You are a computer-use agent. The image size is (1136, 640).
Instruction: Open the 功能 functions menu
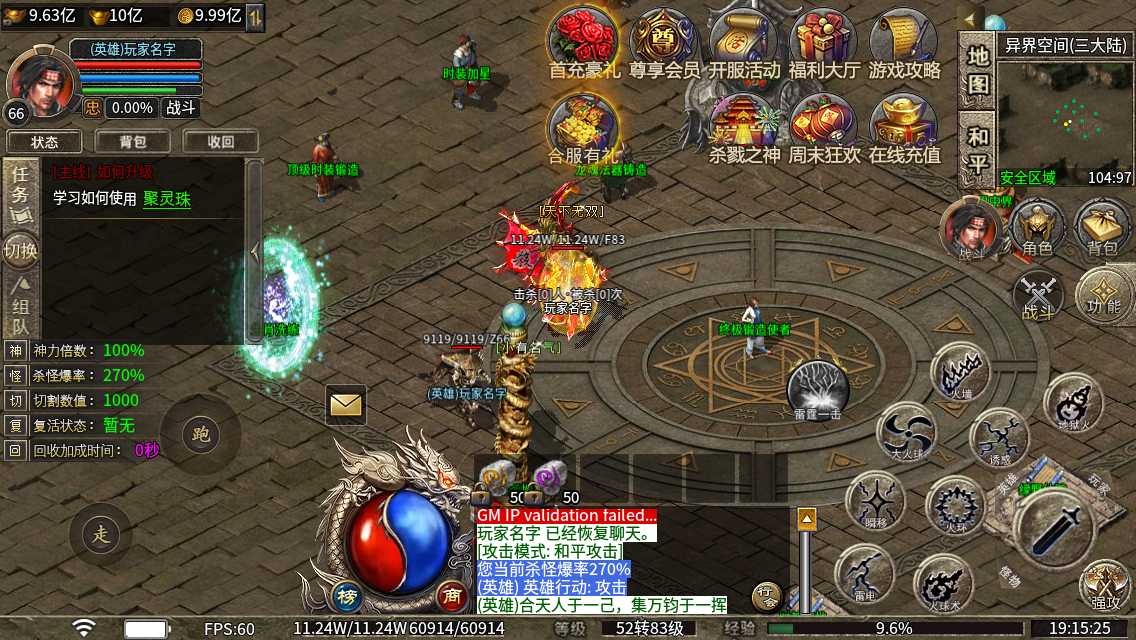(1104, 295)
